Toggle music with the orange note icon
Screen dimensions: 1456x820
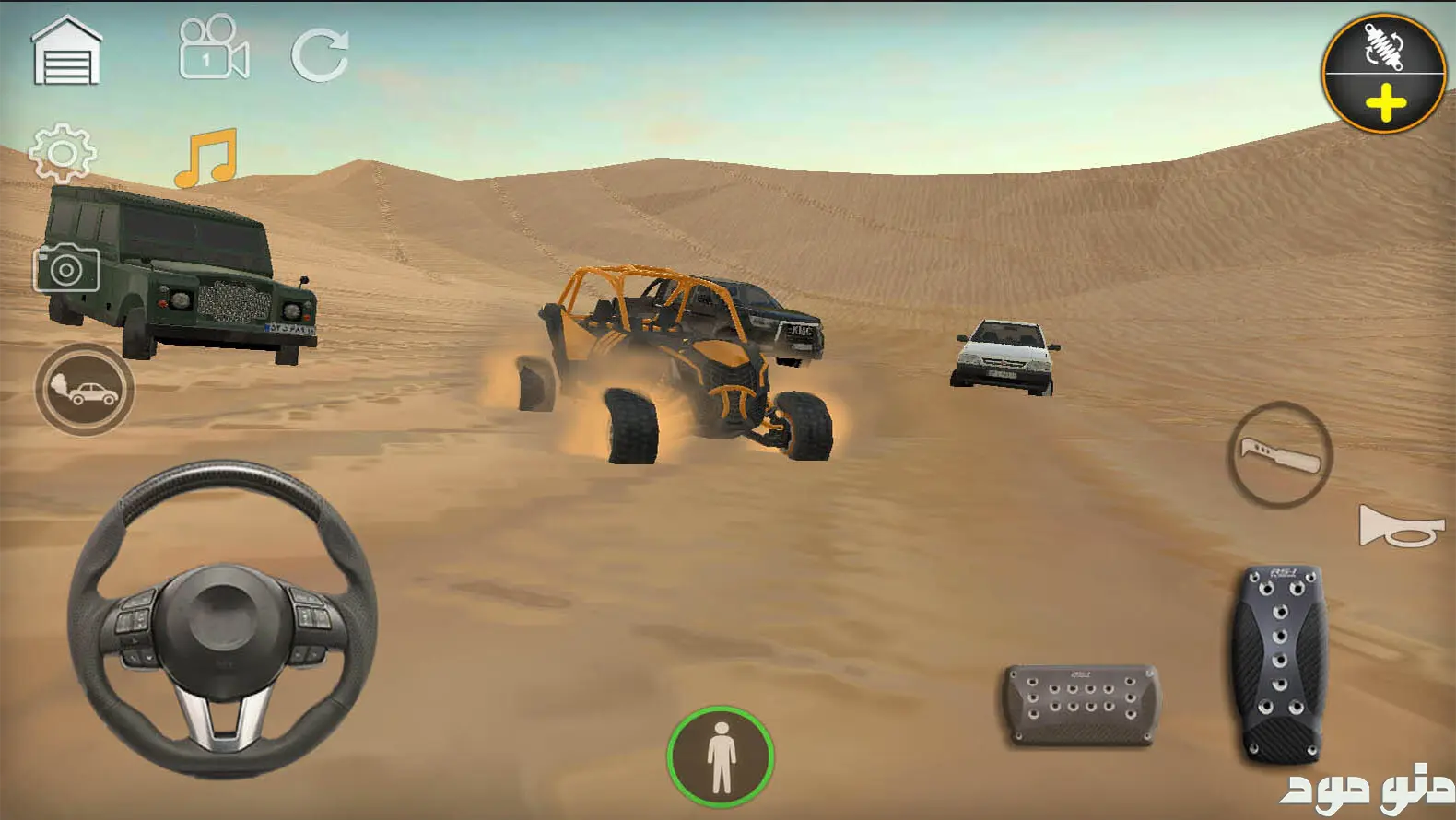click(206, 158)
